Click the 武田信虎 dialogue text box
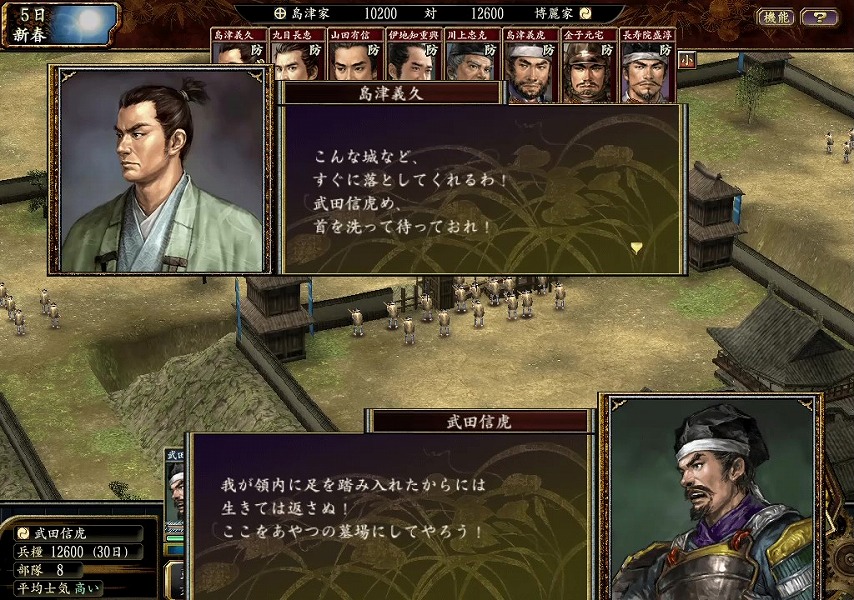Viewport: 854px width, 600px height. click(x=390, y=510)
